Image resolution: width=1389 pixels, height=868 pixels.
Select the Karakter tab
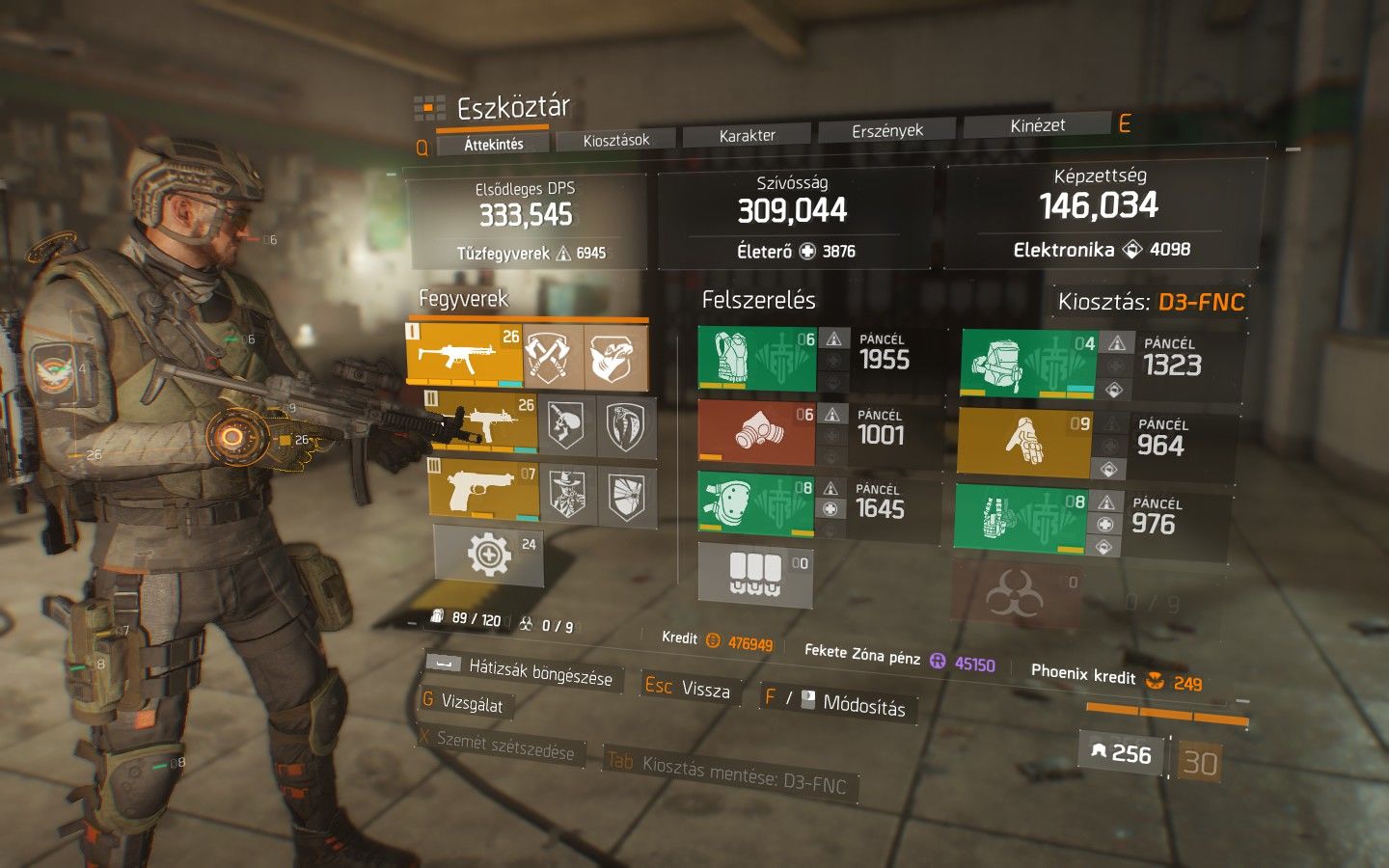[x=747, y=136]
